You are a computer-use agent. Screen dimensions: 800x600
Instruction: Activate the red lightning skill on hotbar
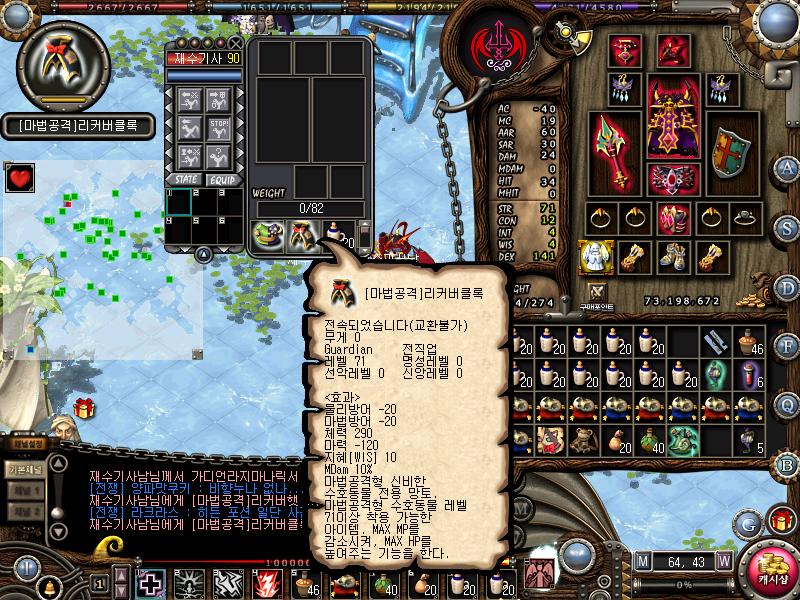268,583
